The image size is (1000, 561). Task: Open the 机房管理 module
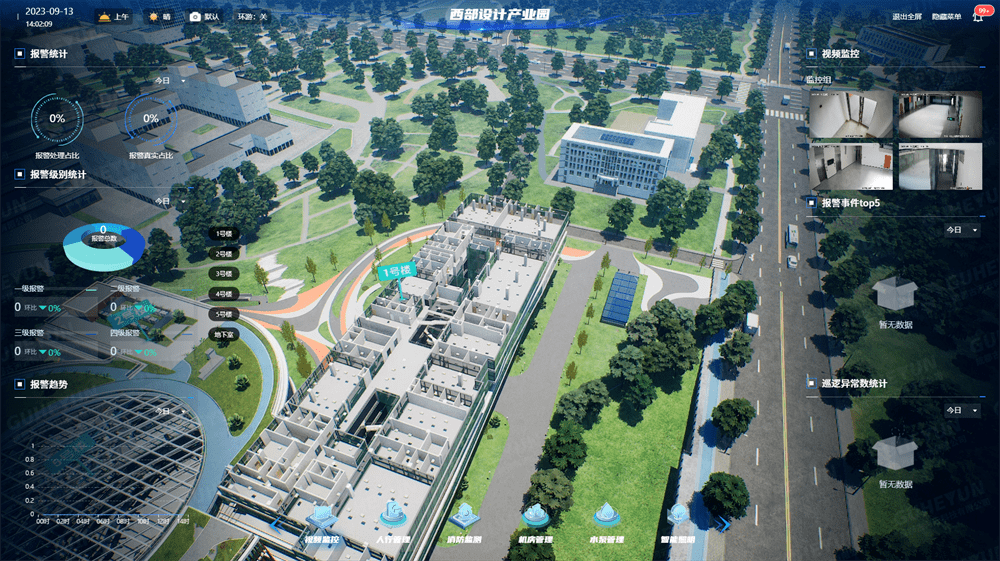tap(536, 518)
